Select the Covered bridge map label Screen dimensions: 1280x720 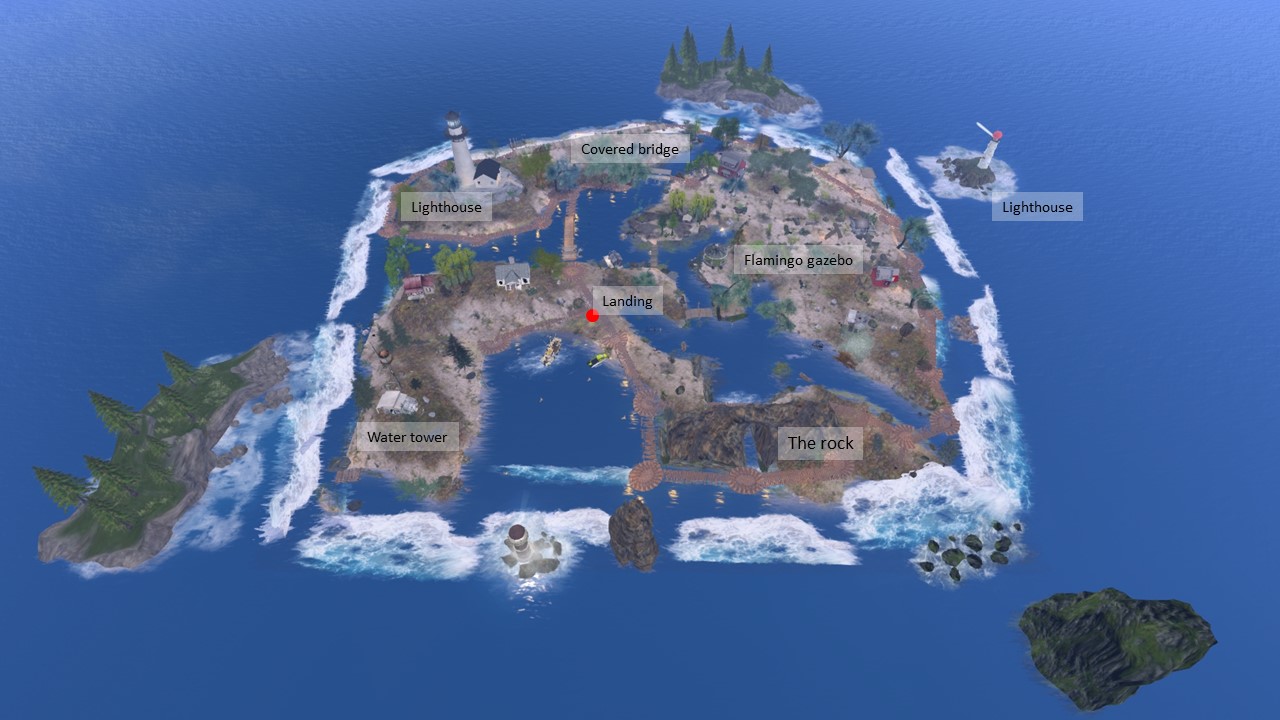pos(630,149)
